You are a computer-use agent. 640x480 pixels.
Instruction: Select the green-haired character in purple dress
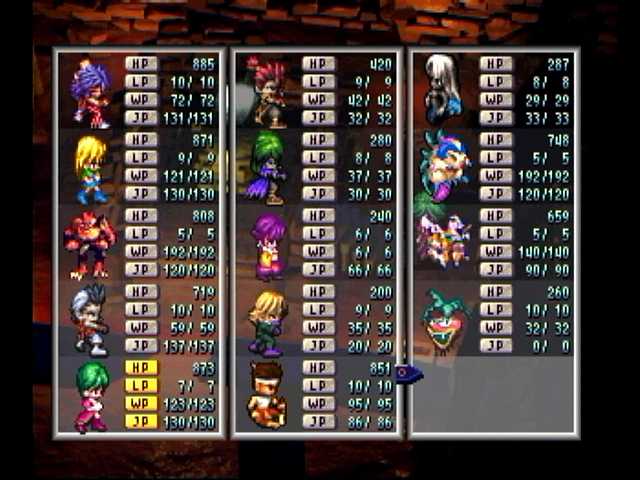[x=267, y=167]
